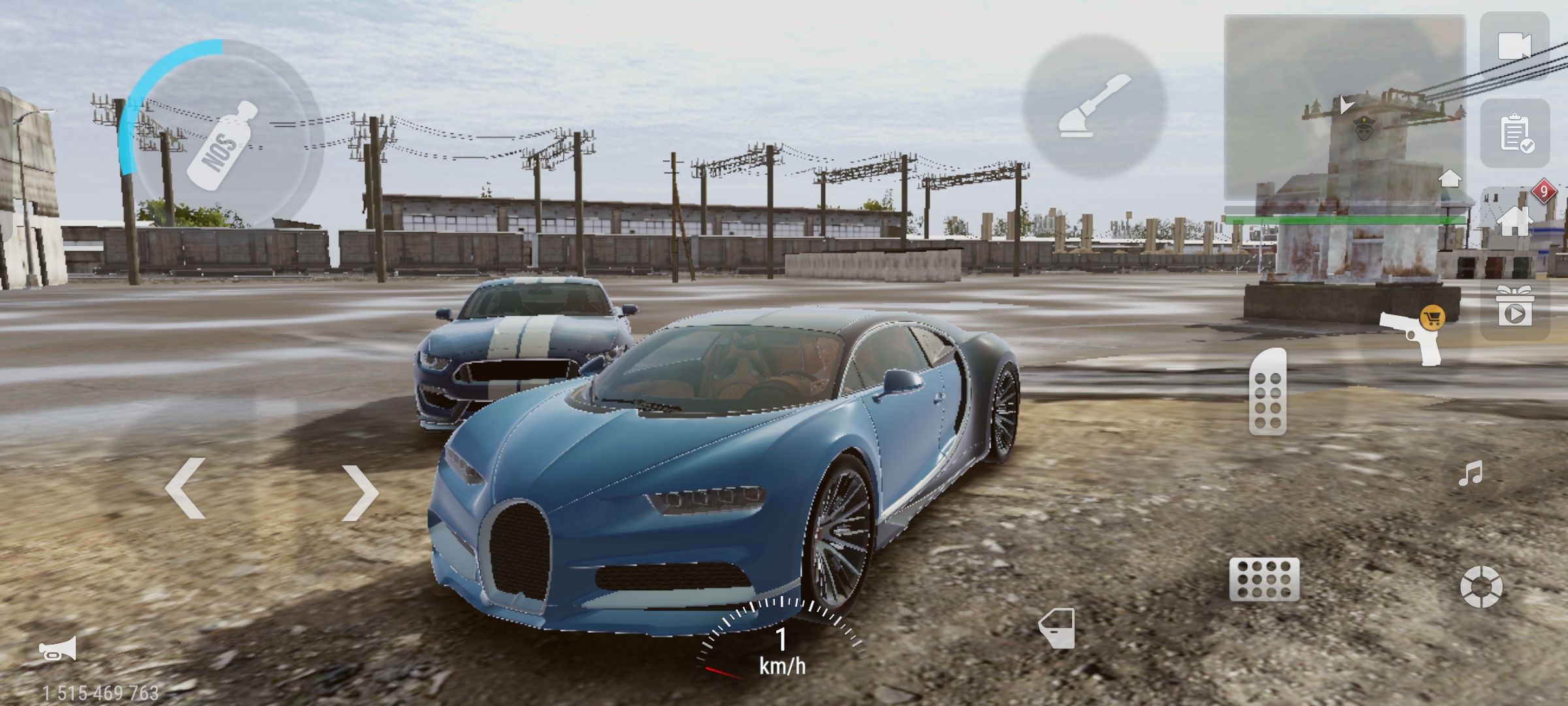The width and height of the screenshot is (1568, 706).
Task: Honk the car horn
Action: tap(58, 649)
